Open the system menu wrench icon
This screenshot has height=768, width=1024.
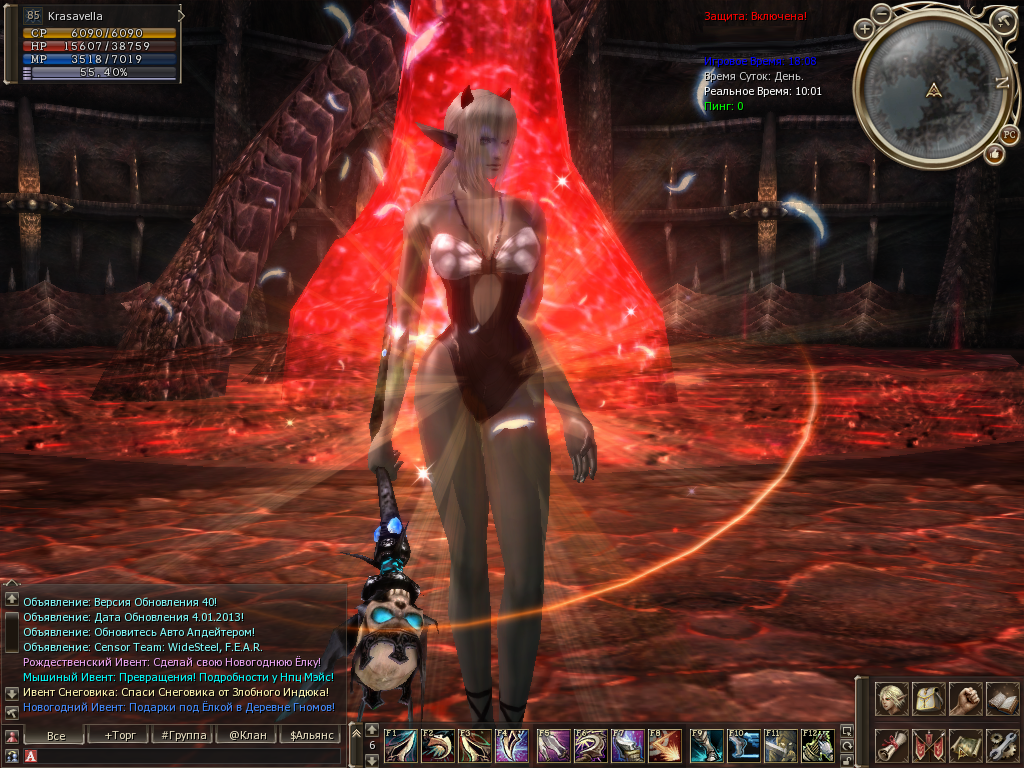[x=1002, y=745]
